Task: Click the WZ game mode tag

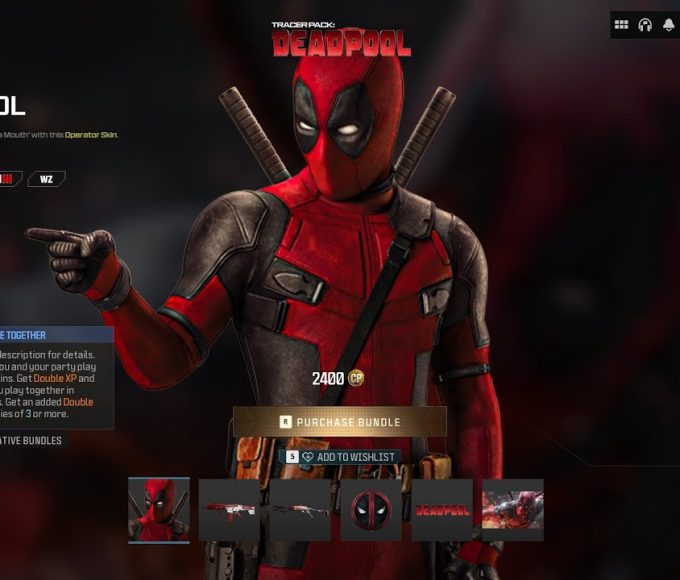Action: pos(46,179)
